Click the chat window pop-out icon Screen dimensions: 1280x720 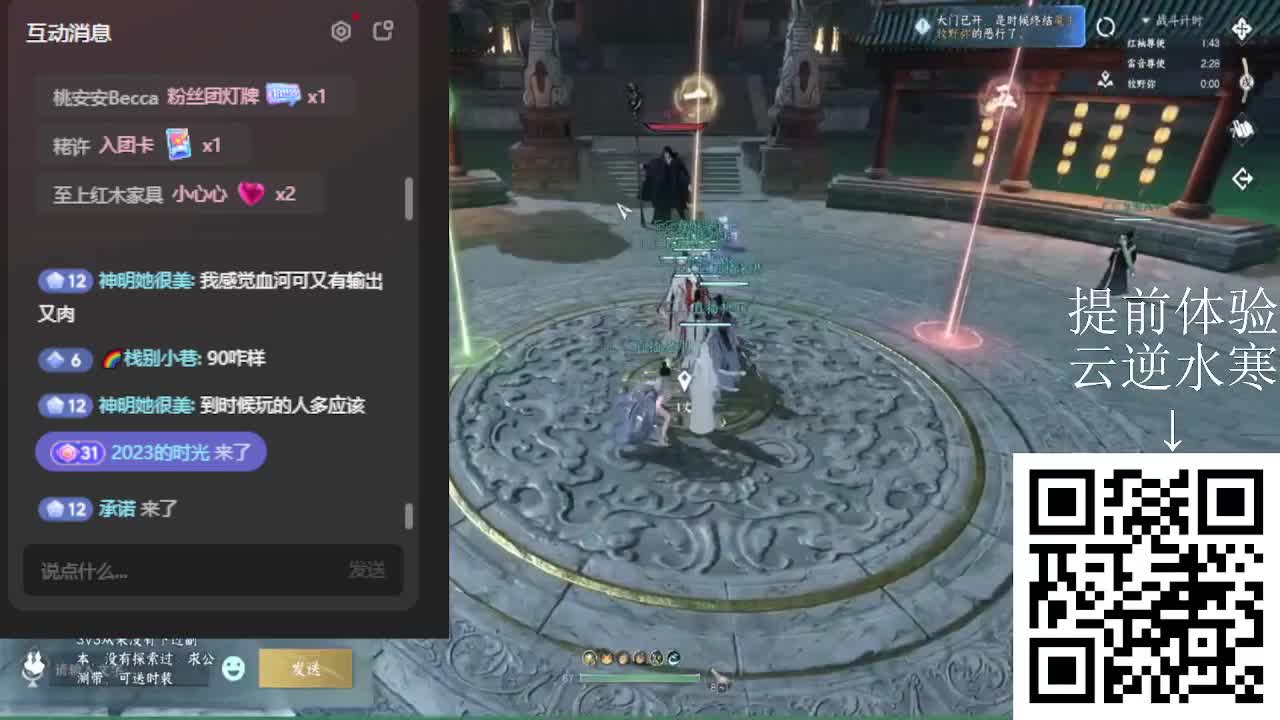pyautogui.click(x=384, y=31)
